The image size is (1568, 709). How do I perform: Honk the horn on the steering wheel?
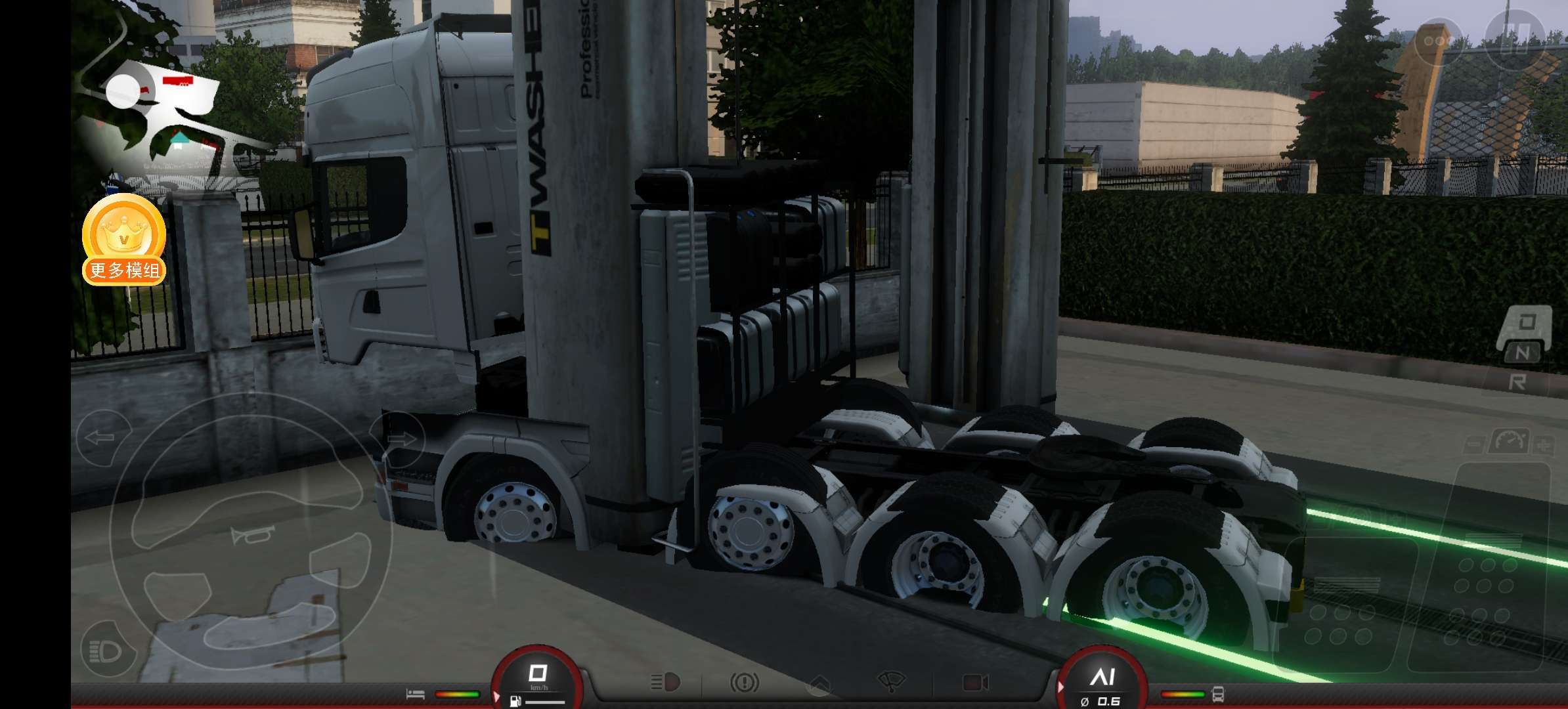[x=251, y=535]
